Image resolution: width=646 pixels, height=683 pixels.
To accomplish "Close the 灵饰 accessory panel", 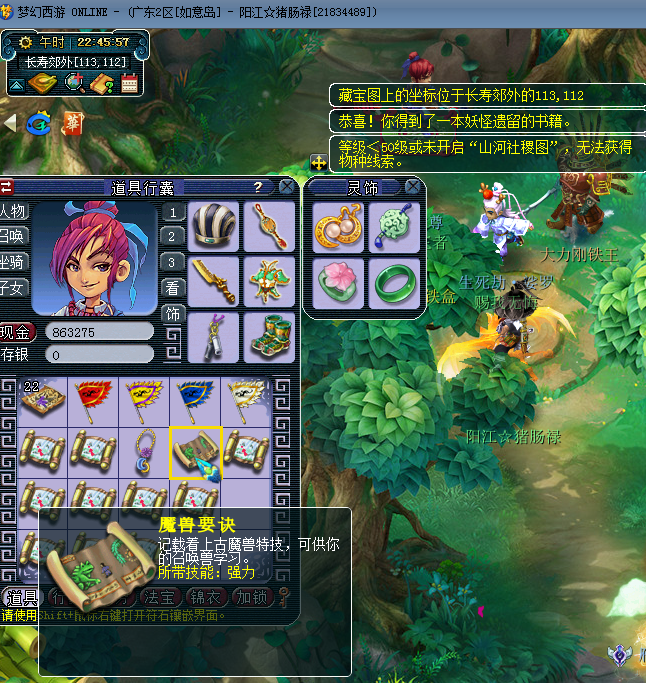I will (x=413, y=187).
